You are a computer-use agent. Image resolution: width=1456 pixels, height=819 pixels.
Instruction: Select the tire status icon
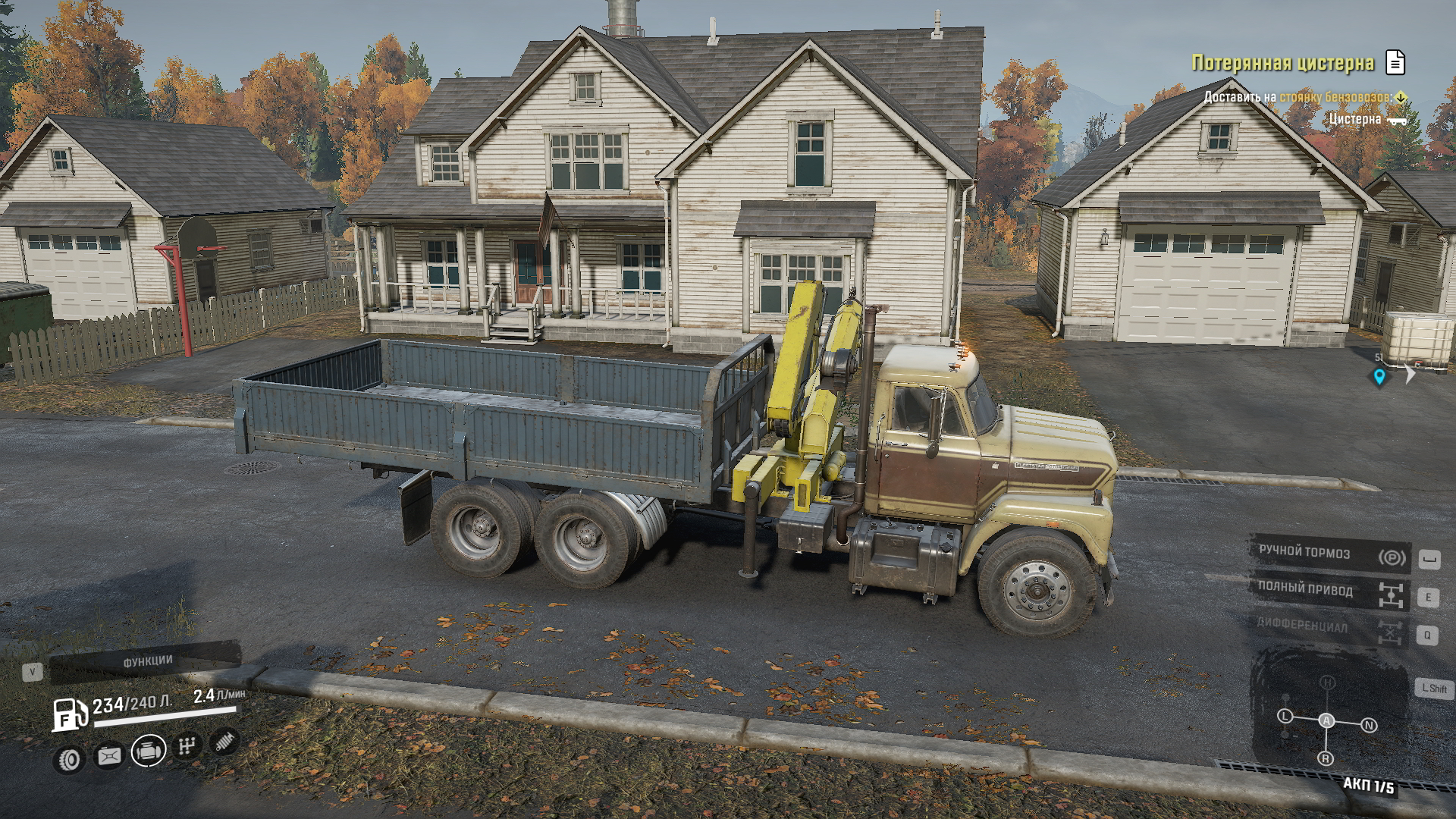pos(70,759)
